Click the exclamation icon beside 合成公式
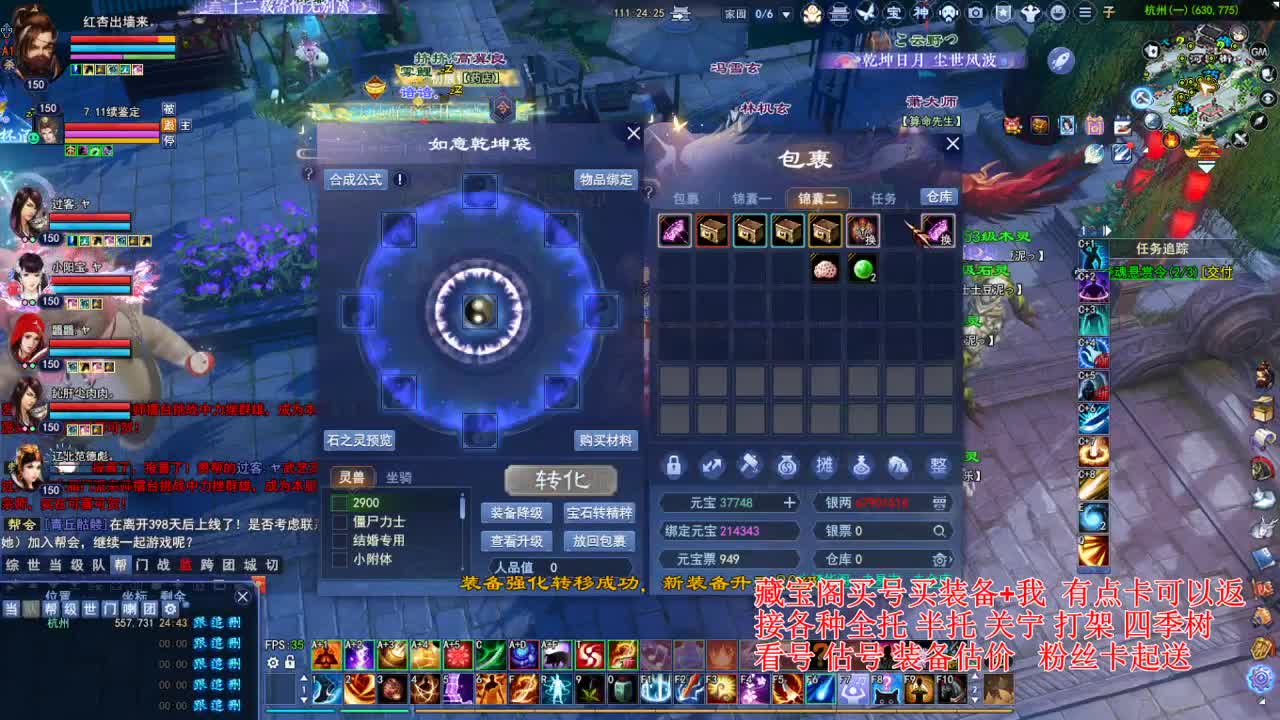1280x720 pixels. coord(399,180)
